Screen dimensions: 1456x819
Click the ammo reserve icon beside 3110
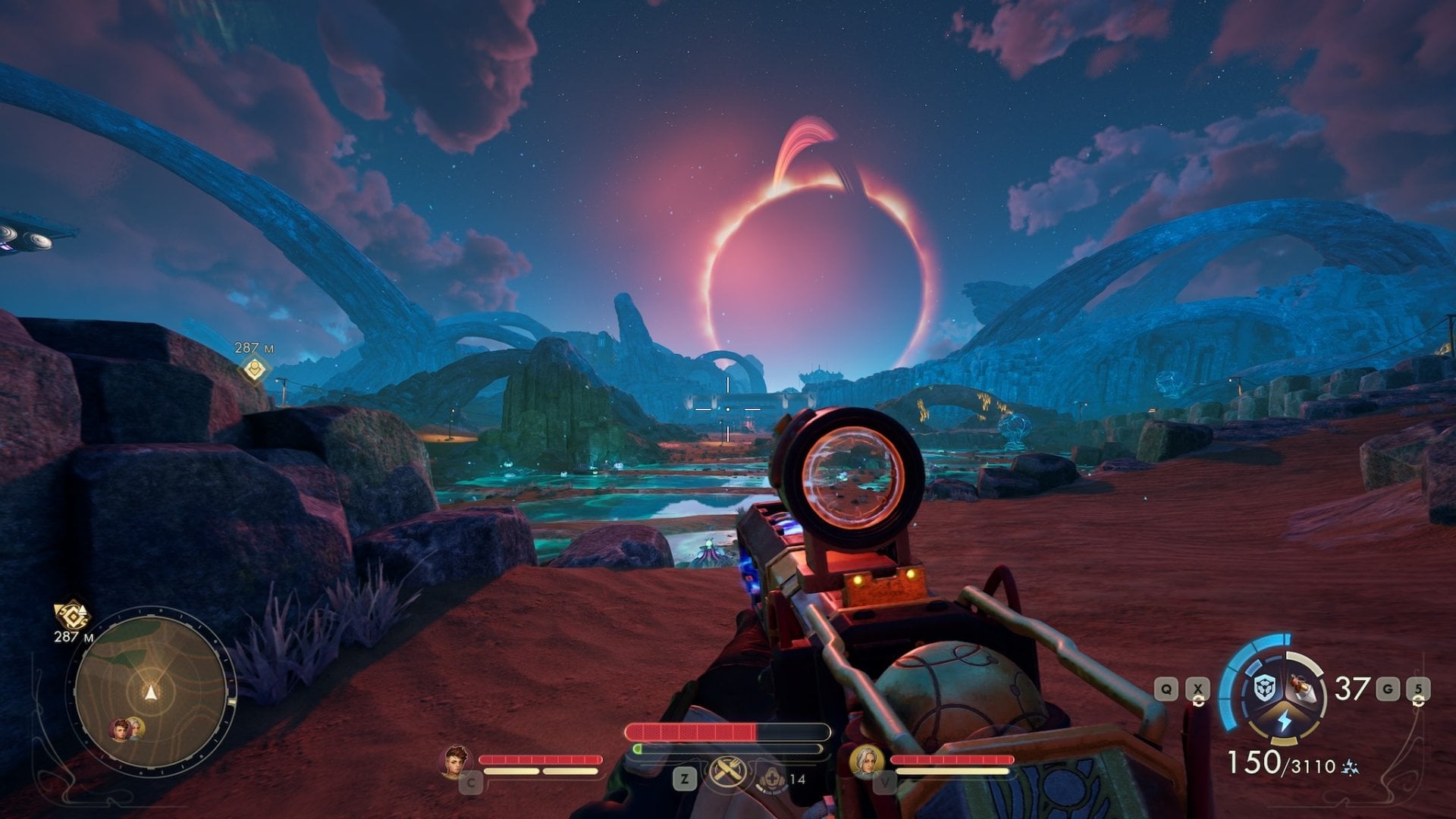[x=1351, y=768]
